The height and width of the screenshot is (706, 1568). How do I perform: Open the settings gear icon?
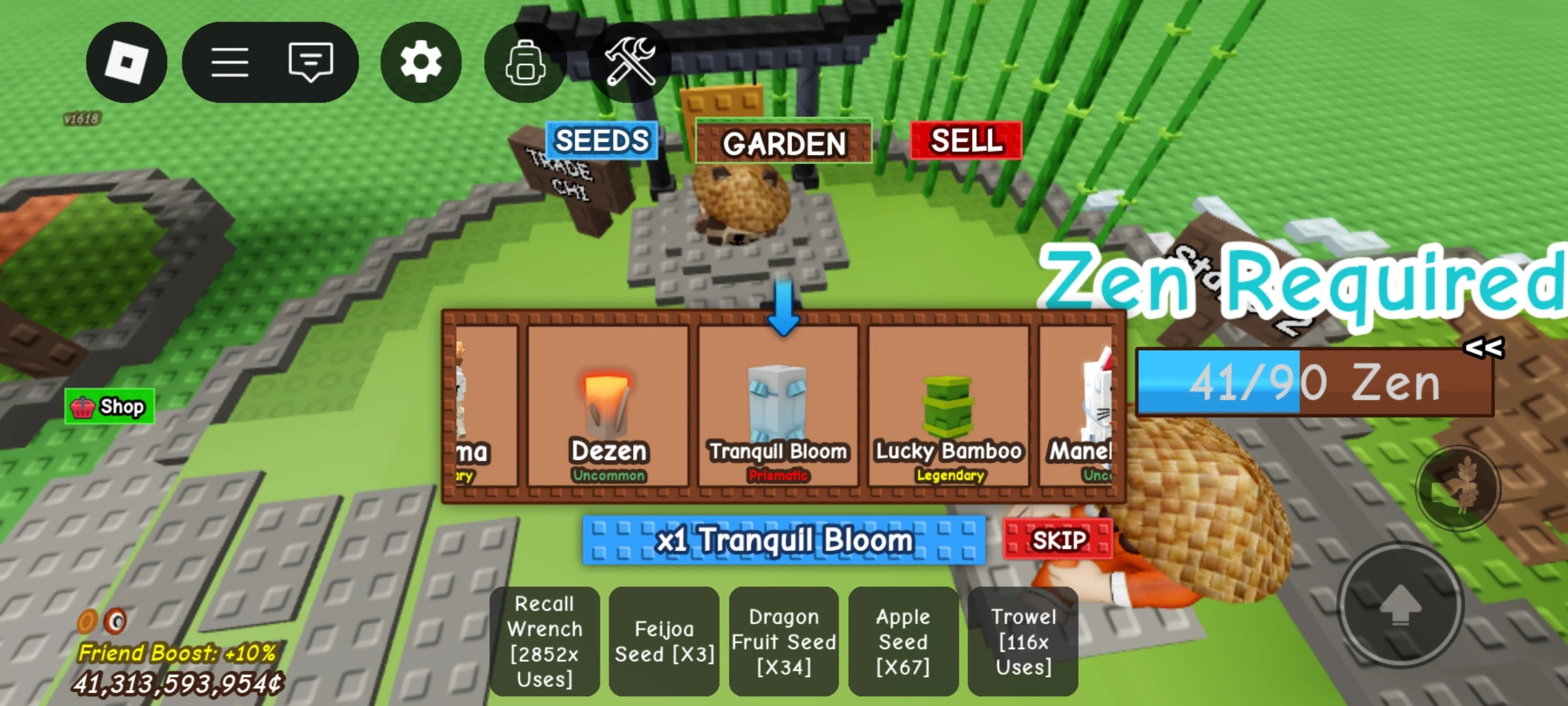(x=420, y=62)
